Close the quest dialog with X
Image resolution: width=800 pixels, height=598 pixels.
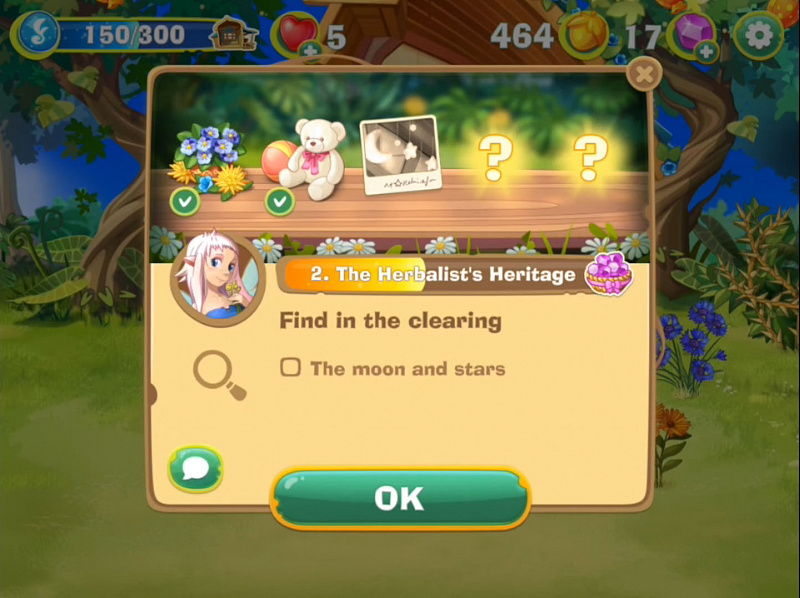click(645, 73)
